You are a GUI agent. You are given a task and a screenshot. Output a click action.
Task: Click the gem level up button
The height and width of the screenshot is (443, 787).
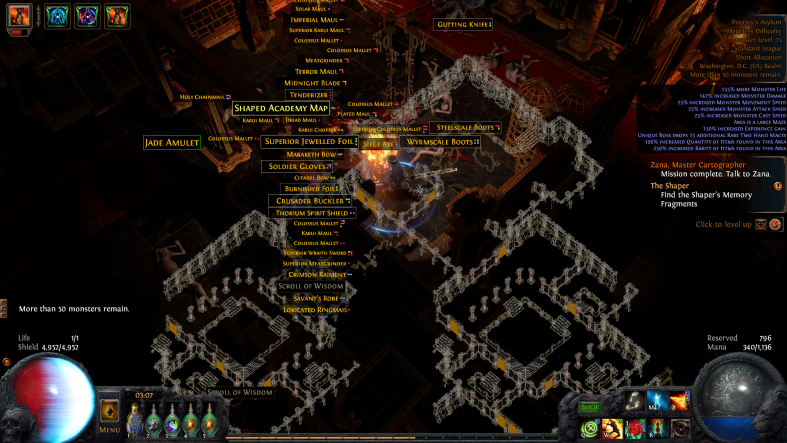761,224
